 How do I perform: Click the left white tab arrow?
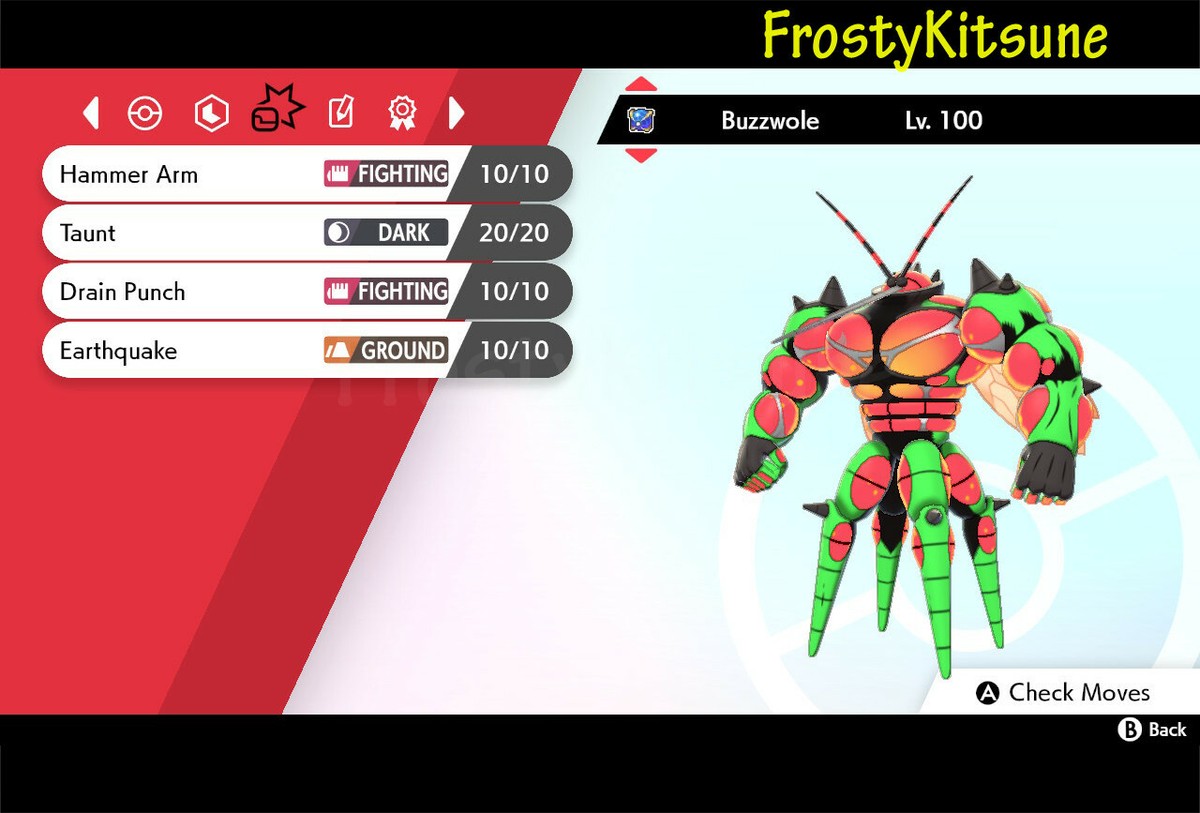91,113
